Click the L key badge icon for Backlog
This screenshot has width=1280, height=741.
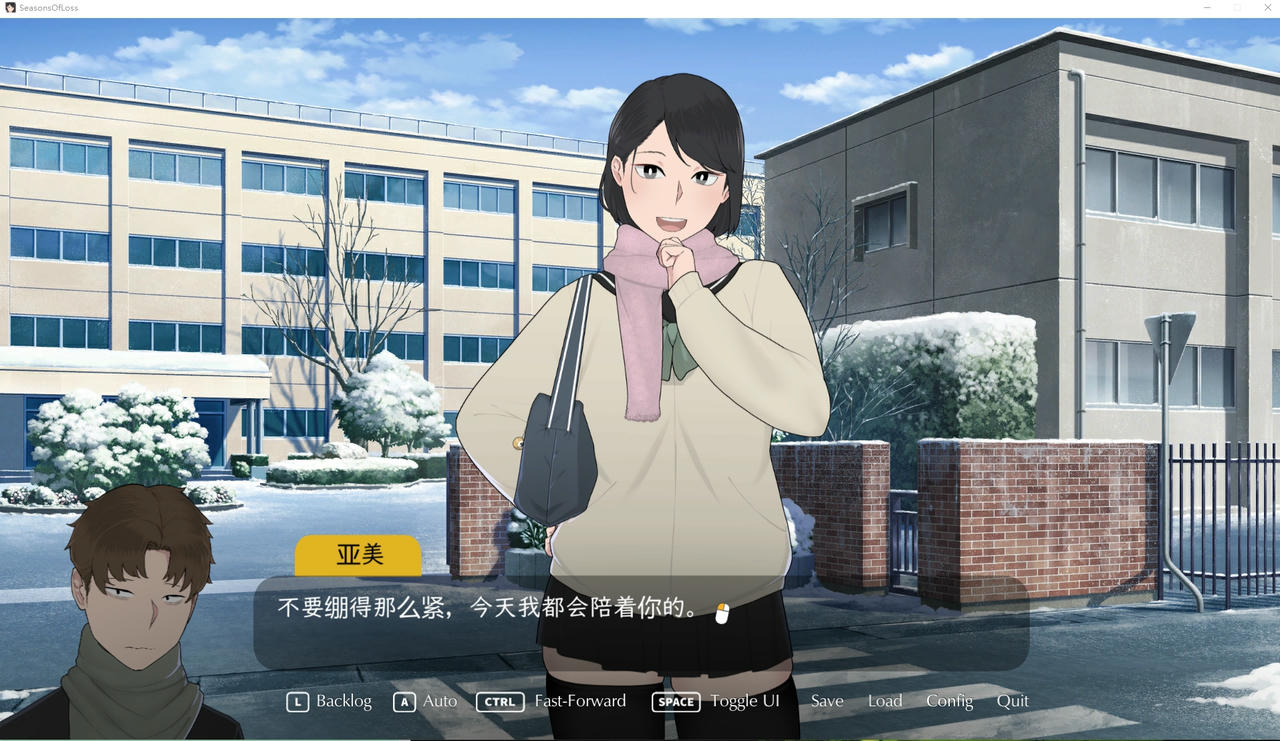point(297,702)
